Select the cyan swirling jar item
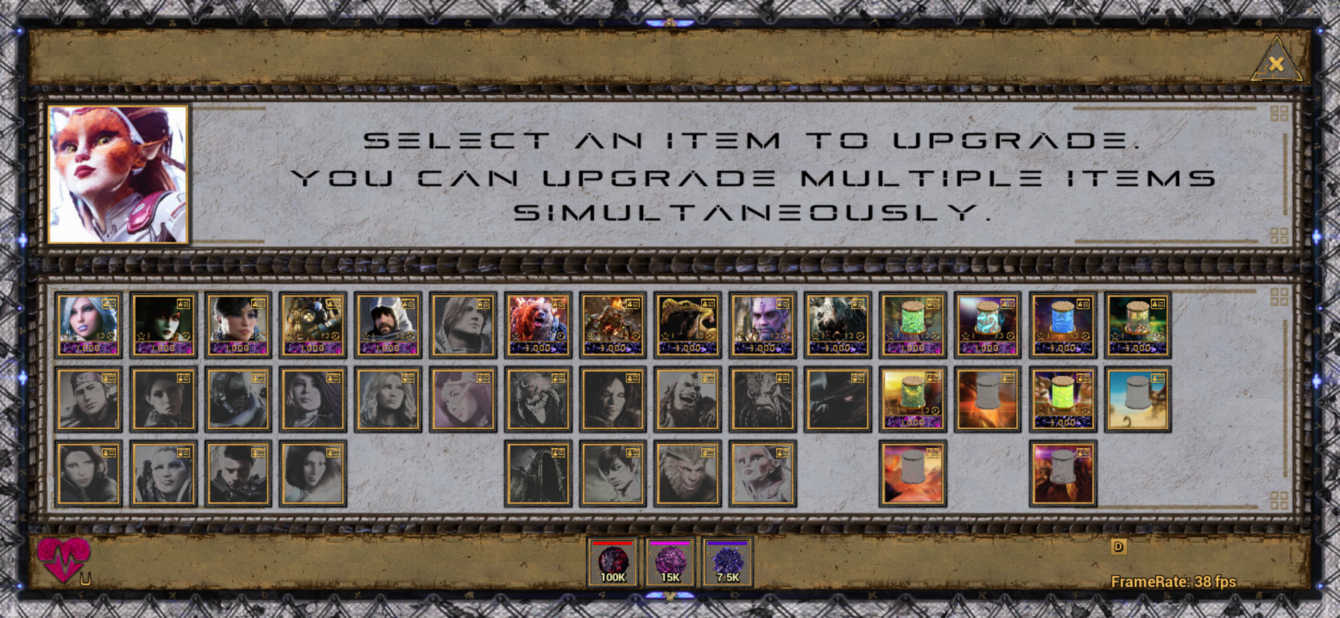This screenshot has height=618, width=1340. coord(988,324)
